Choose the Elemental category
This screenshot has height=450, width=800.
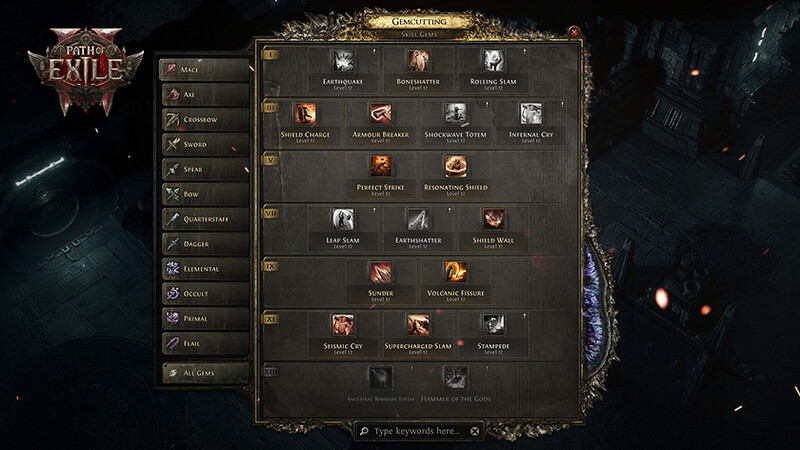click(206, 269)
